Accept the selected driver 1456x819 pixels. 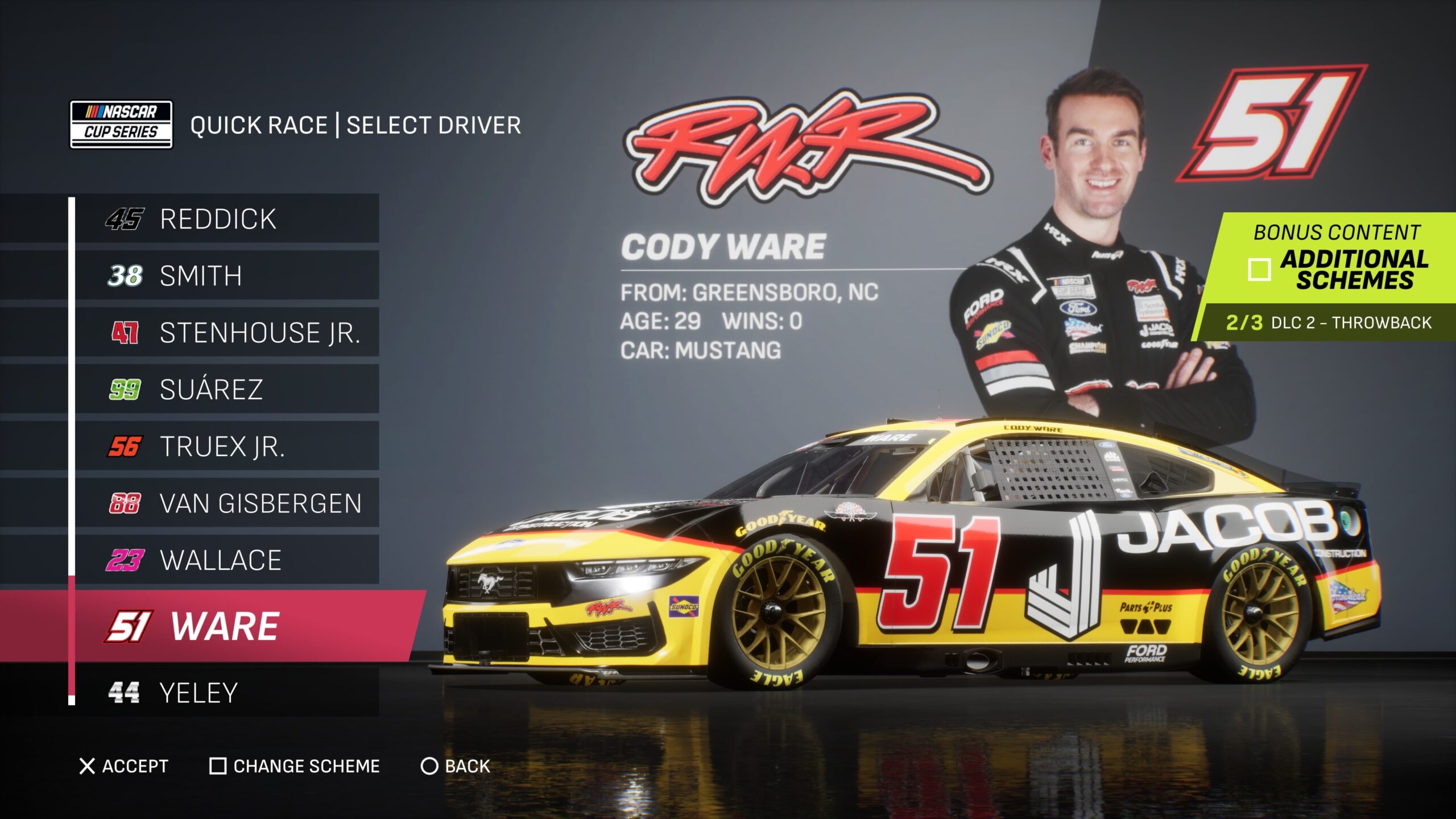coord(124,766)
